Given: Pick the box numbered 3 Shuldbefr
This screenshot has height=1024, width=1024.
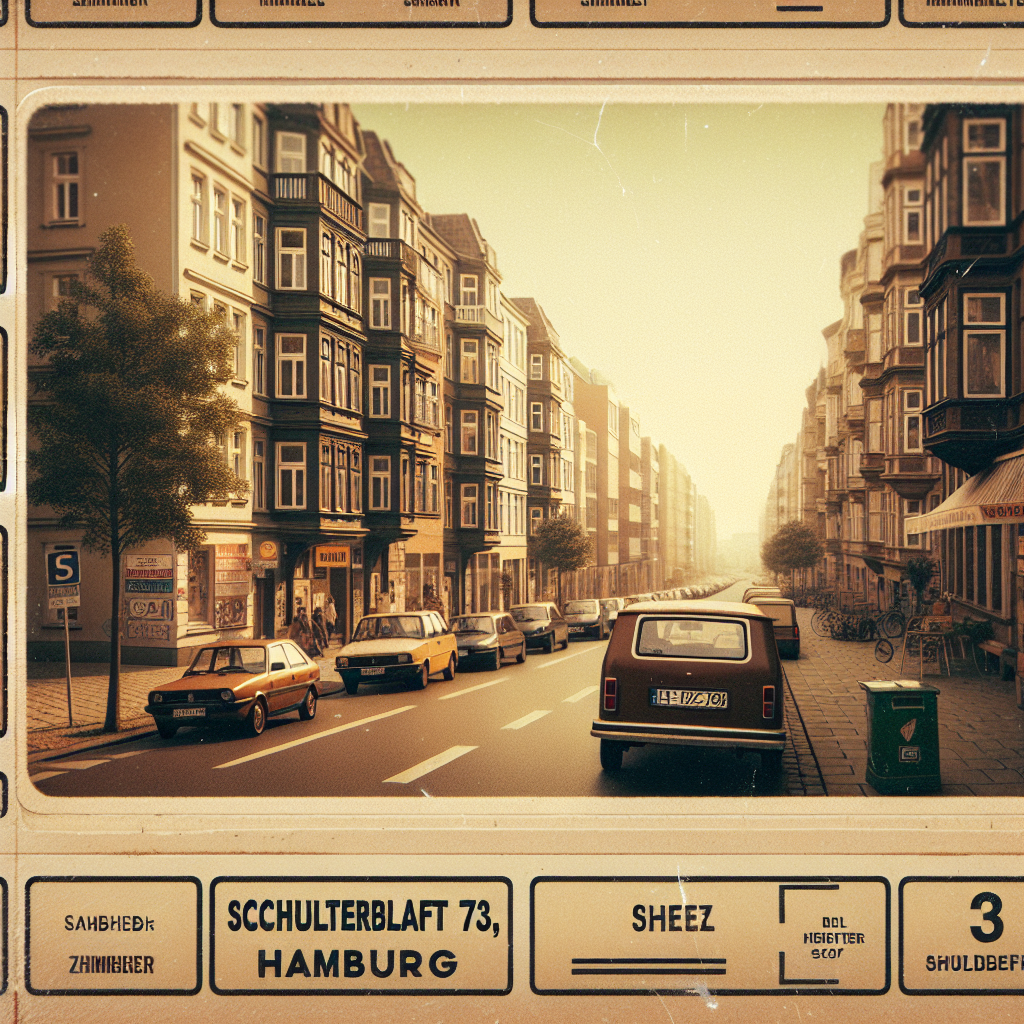Looking at the screenshot, I should [x=964, y=935].
